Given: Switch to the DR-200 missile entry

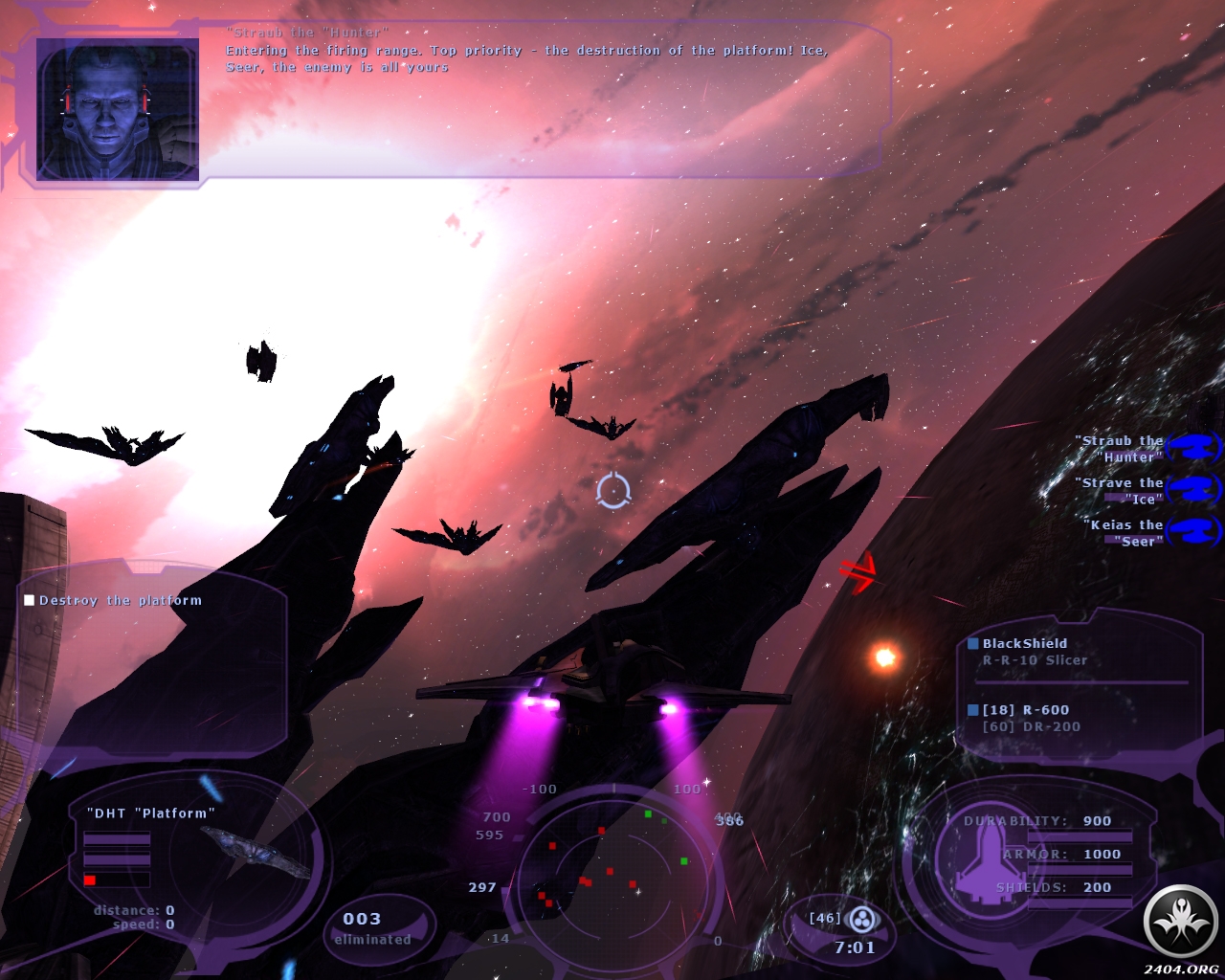Looking at the screenshot, I should (1032, 727).
